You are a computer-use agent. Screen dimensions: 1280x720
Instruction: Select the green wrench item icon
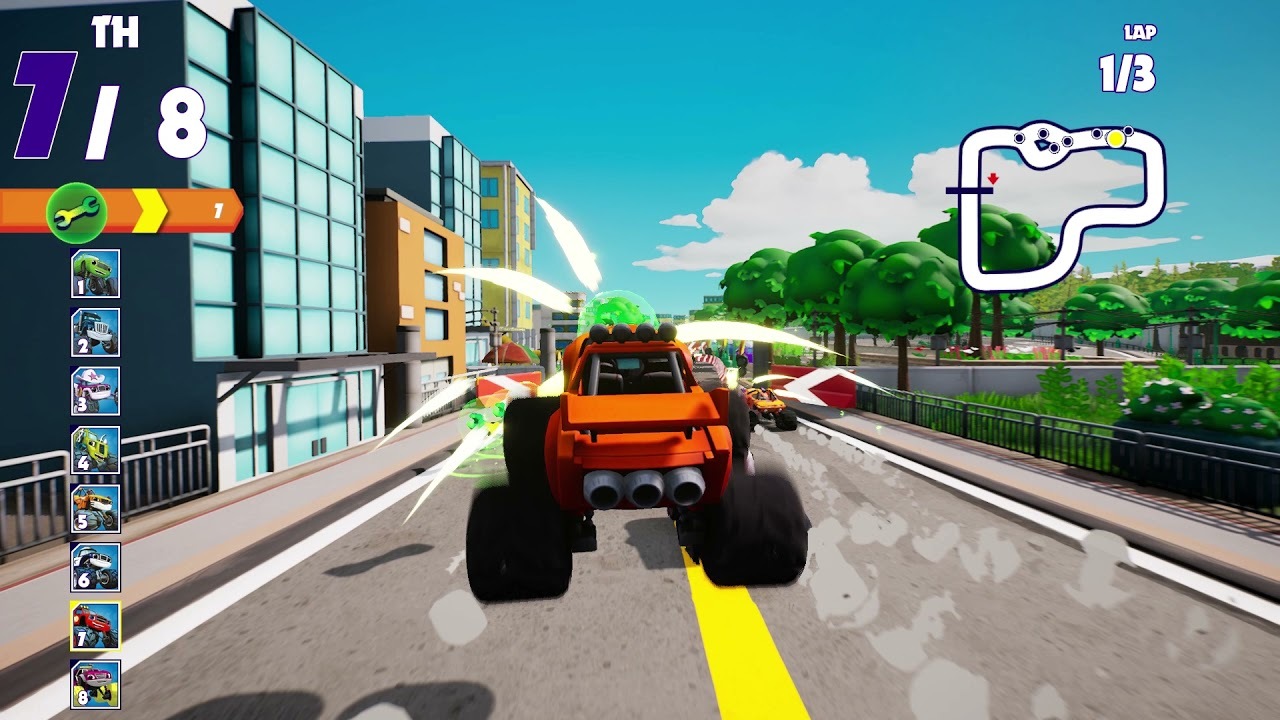tap(76, 211)
